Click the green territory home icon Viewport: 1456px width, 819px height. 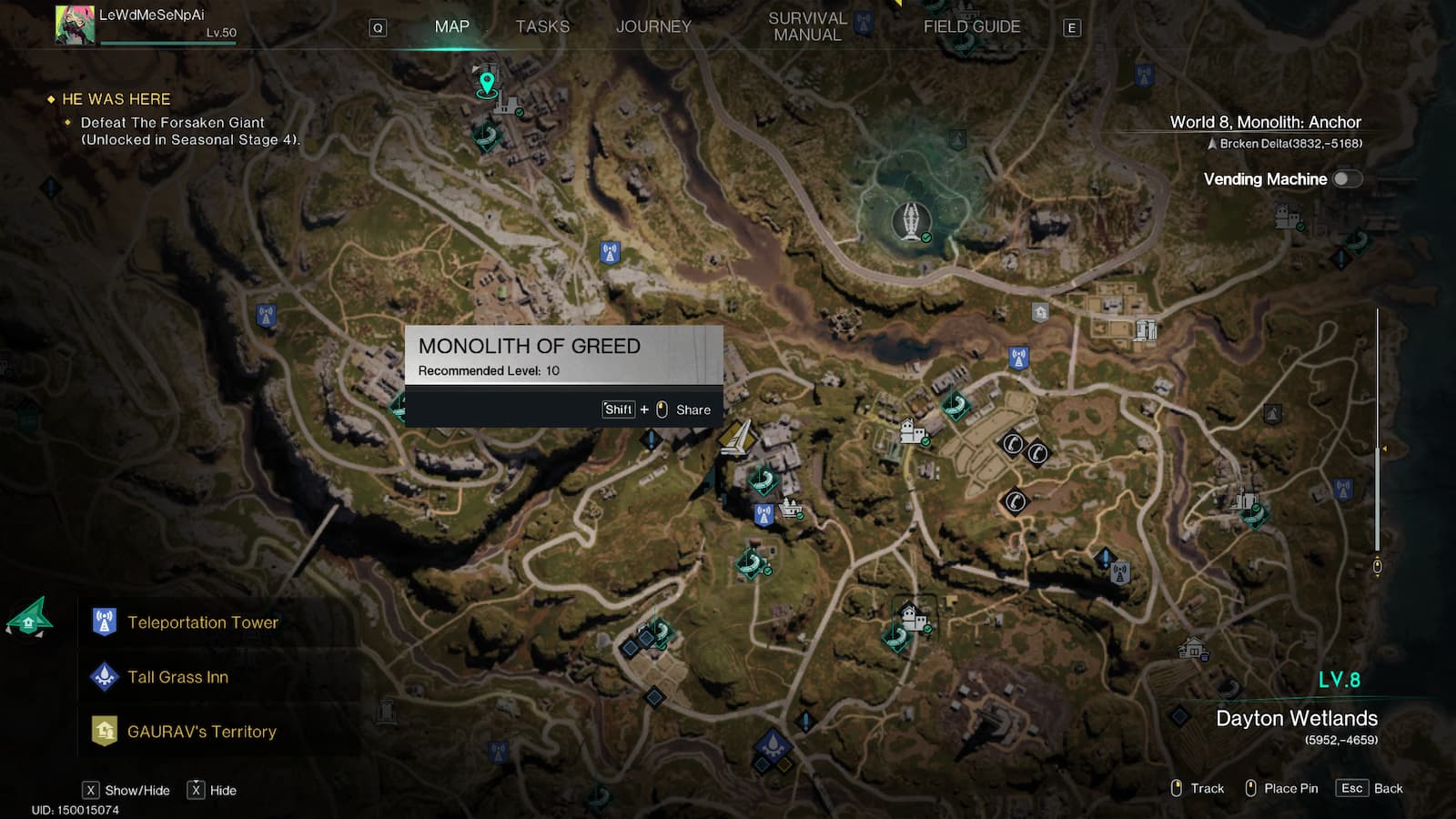29,620
